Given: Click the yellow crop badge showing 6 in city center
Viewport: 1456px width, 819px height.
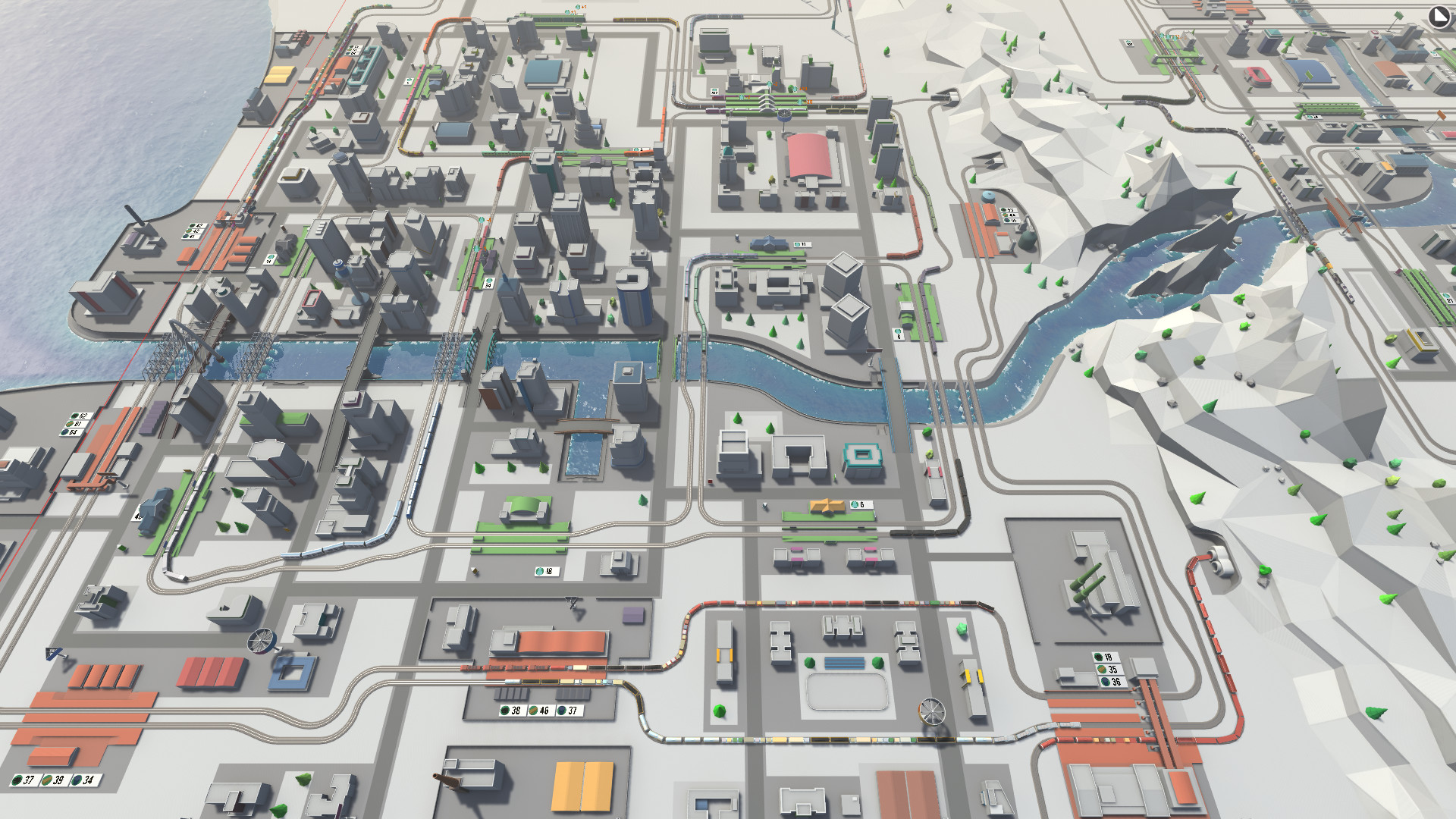Looking at the screenshot, I should pyautogui.click(x=858, y=502).
